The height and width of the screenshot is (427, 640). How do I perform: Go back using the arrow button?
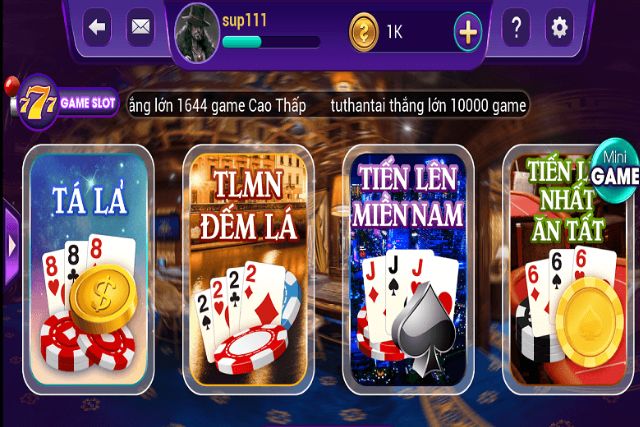98,28
